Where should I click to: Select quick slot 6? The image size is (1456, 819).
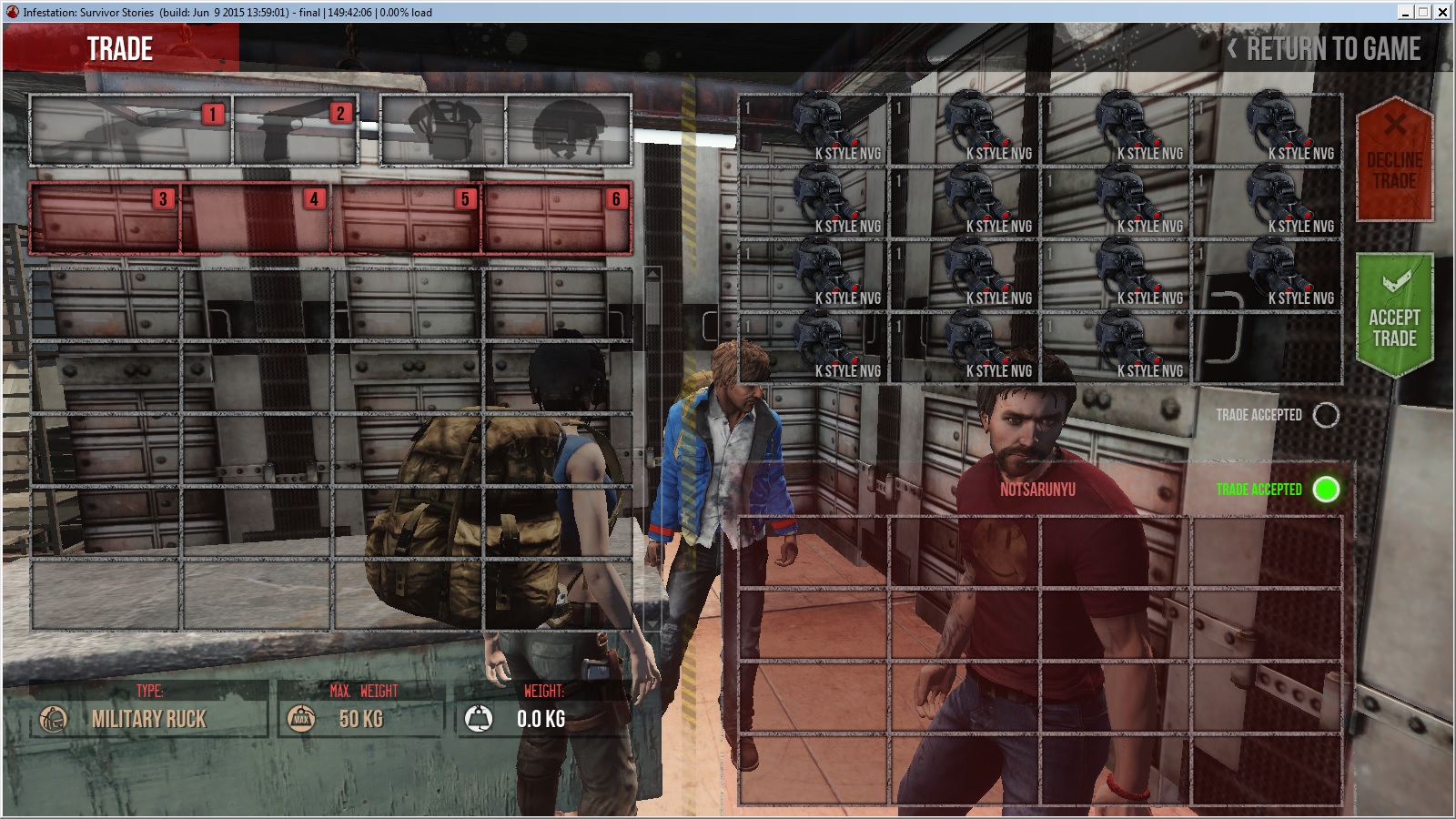tap(557, 218)
